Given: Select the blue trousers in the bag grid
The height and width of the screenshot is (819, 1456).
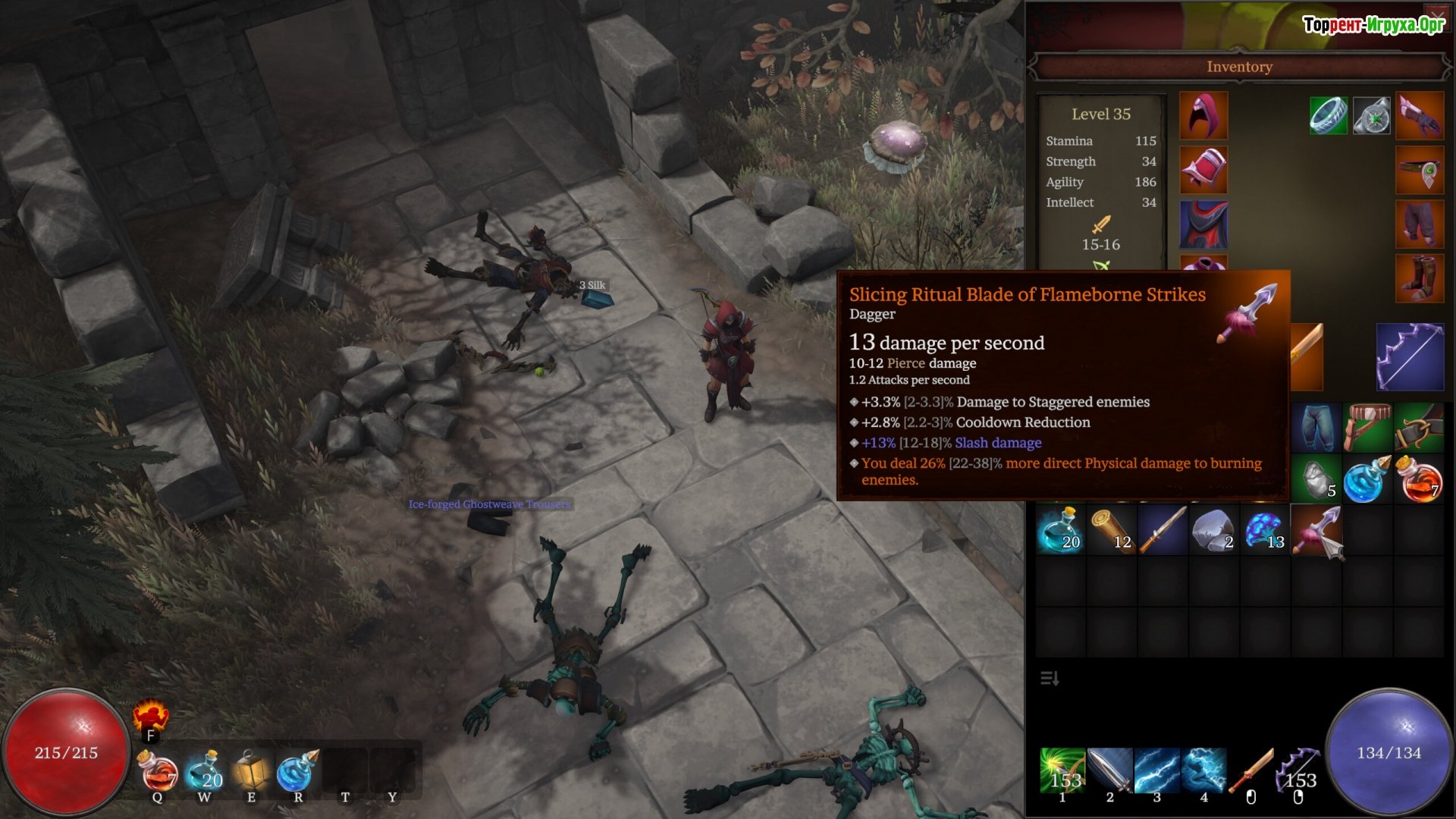Looking at the screenshot, I should 1316,427.
